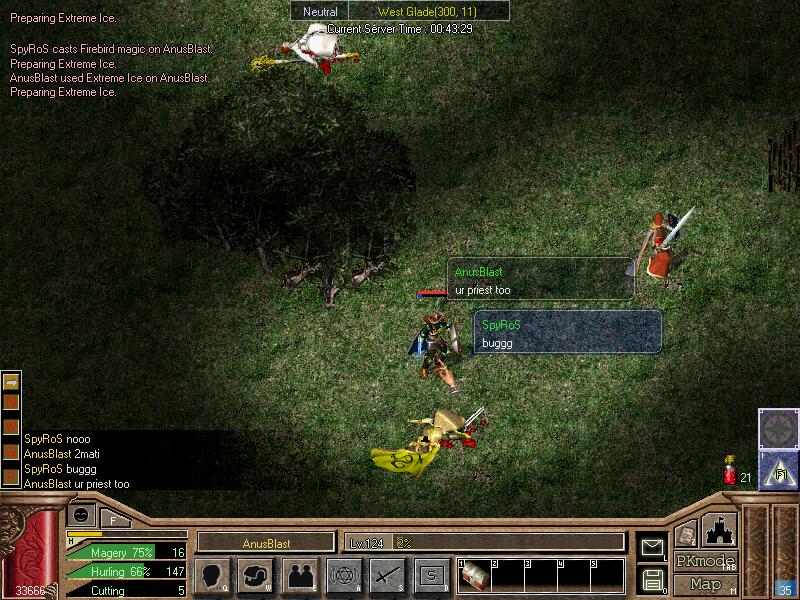Open the sword skill icon
800x600 pixels.
pyautogui.click(x=387, y=576)
